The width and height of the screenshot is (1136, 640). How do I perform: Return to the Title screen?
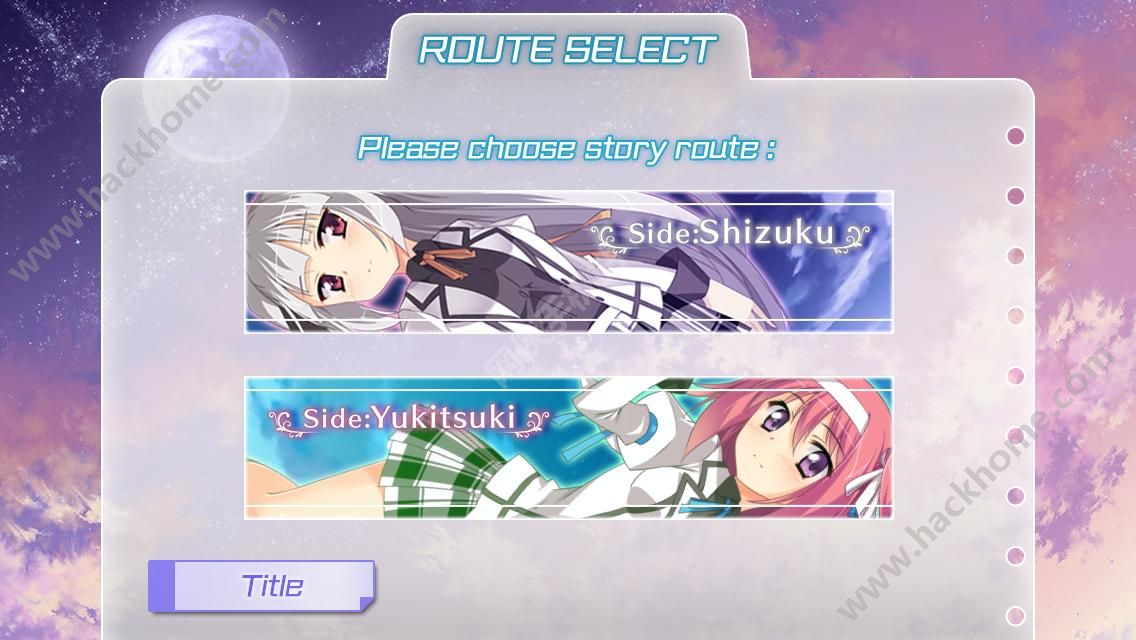(262, 586)
